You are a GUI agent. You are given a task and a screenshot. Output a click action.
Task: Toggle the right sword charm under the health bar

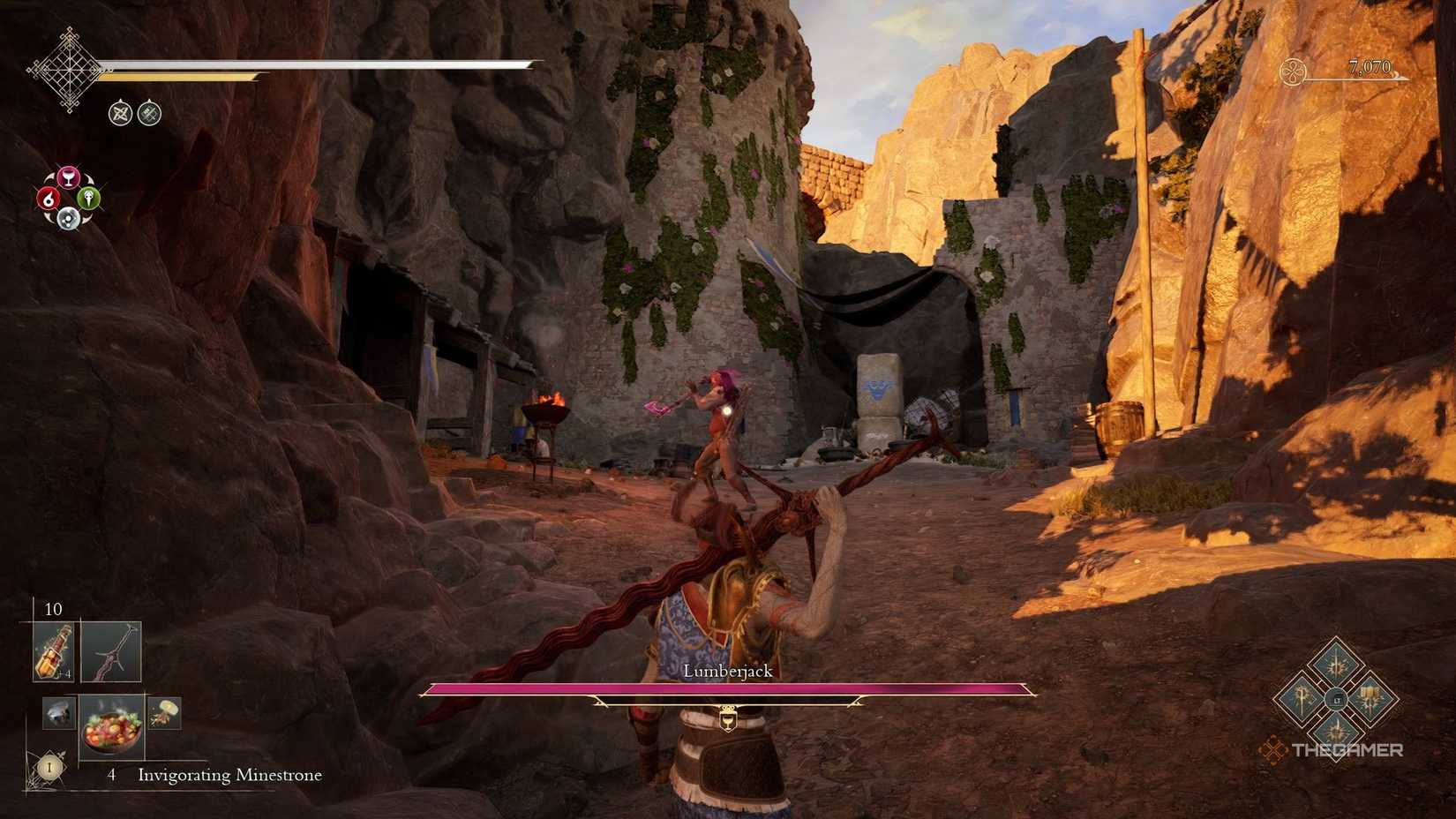click(148, 114)
